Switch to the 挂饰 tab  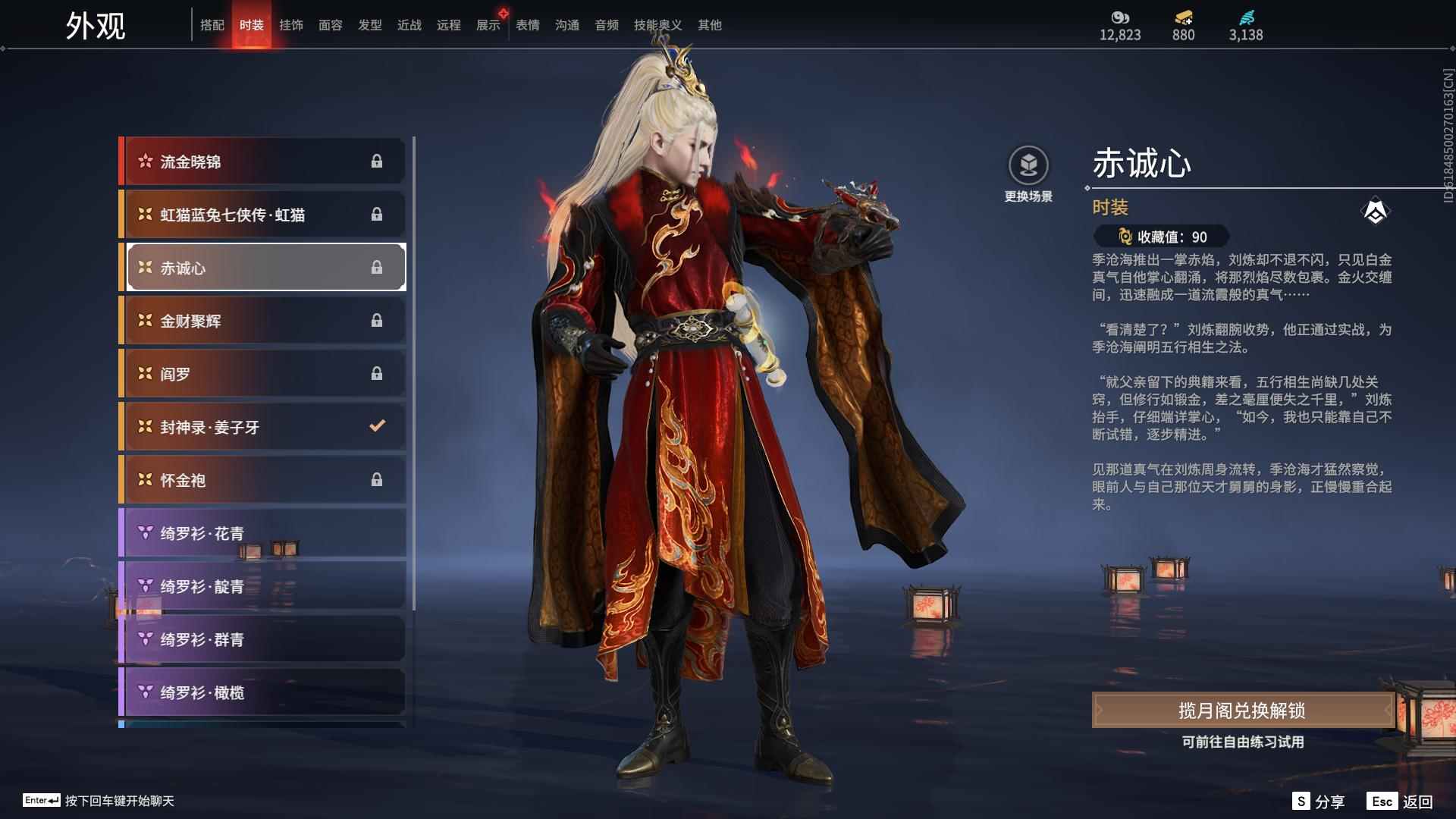(x=291, y=24)
